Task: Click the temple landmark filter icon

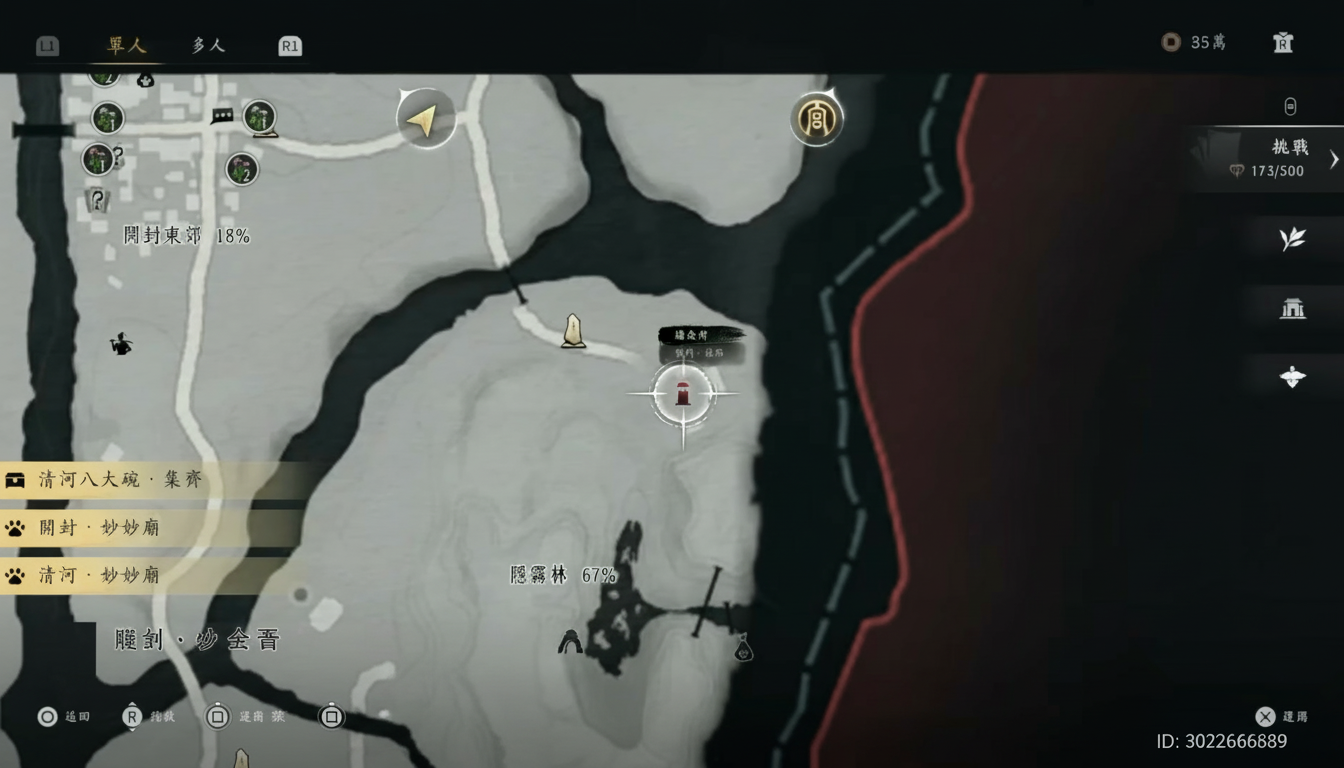Action: [1292, 309]
